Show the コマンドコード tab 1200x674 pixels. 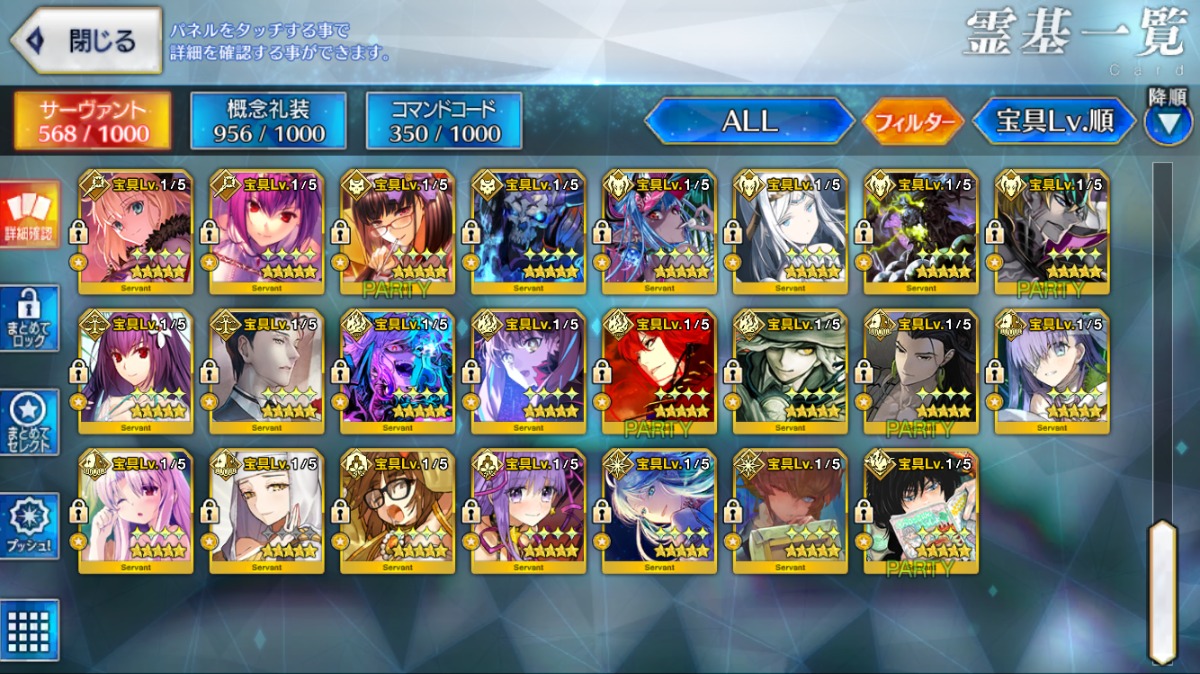click(444, 121)
